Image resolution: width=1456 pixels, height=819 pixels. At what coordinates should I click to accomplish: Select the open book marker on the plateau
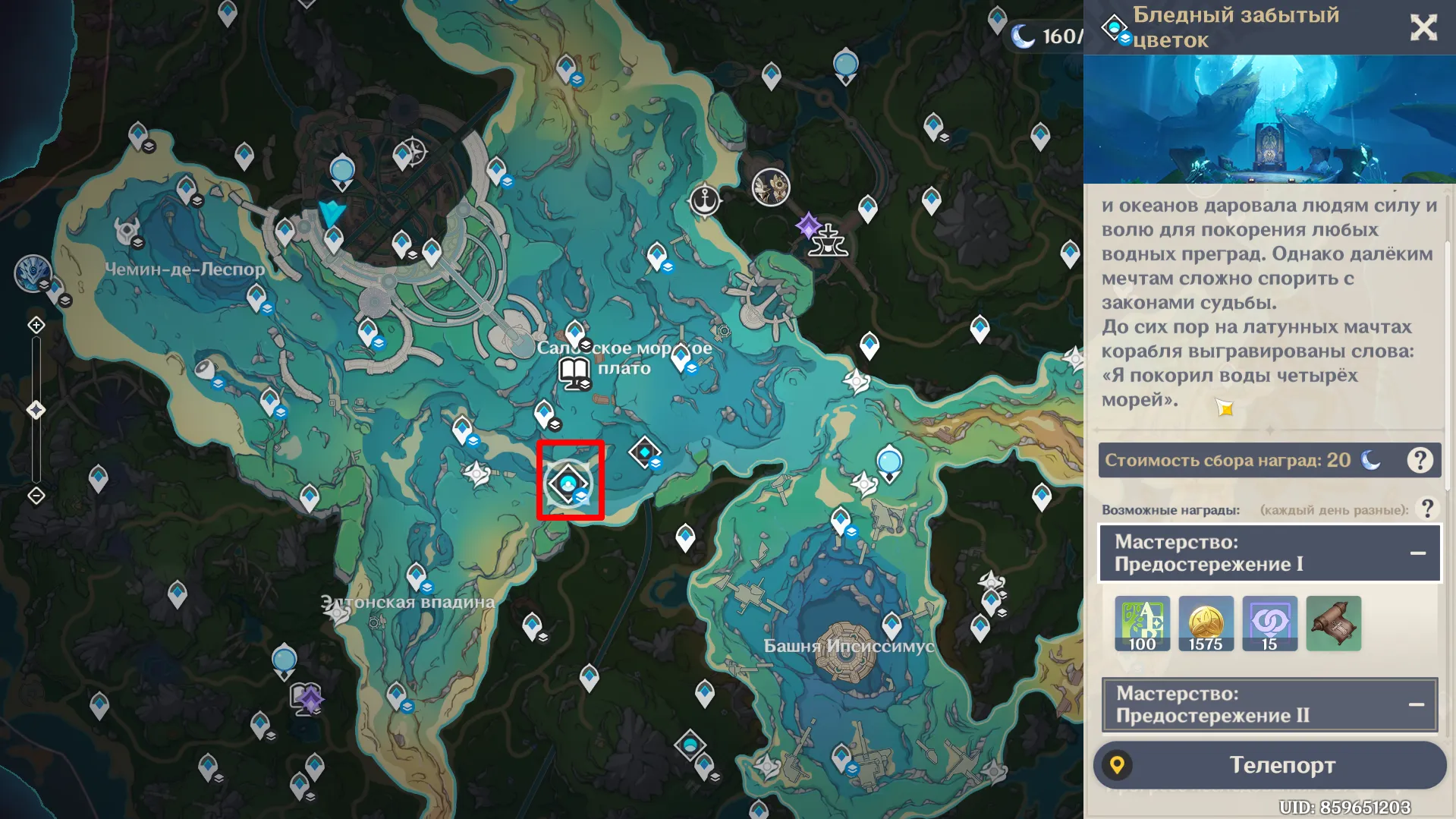[574, 373]
